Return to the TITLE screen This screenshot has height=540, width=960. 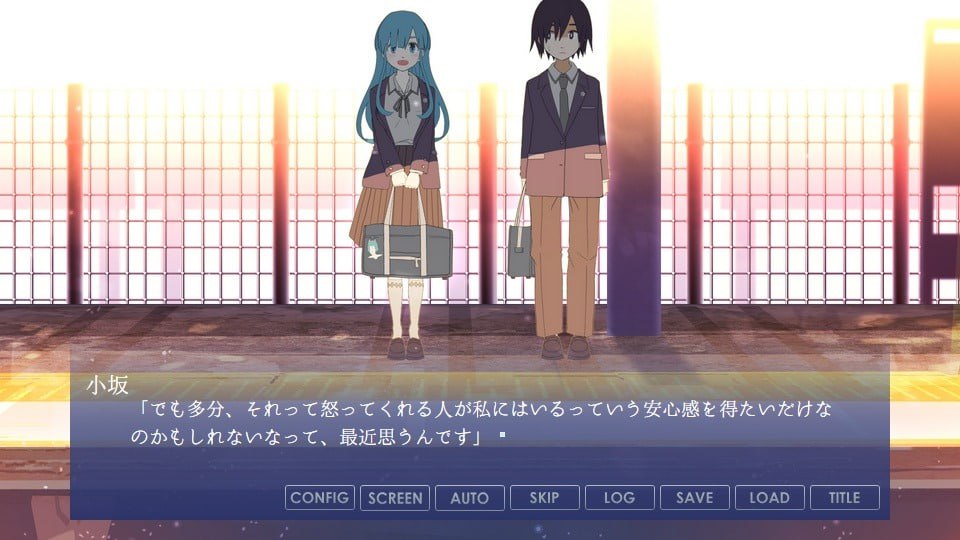tap(845, 497)
